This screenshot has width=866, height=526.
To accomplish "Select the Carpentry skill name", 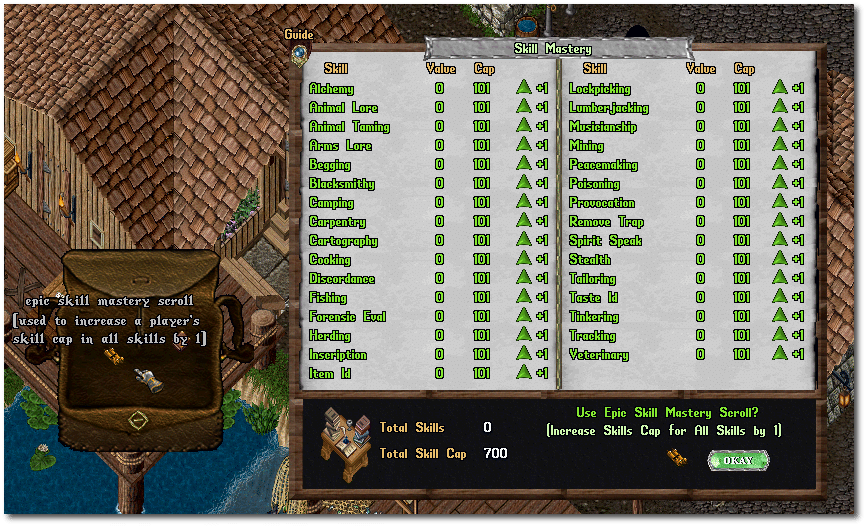I will [337, 222].
